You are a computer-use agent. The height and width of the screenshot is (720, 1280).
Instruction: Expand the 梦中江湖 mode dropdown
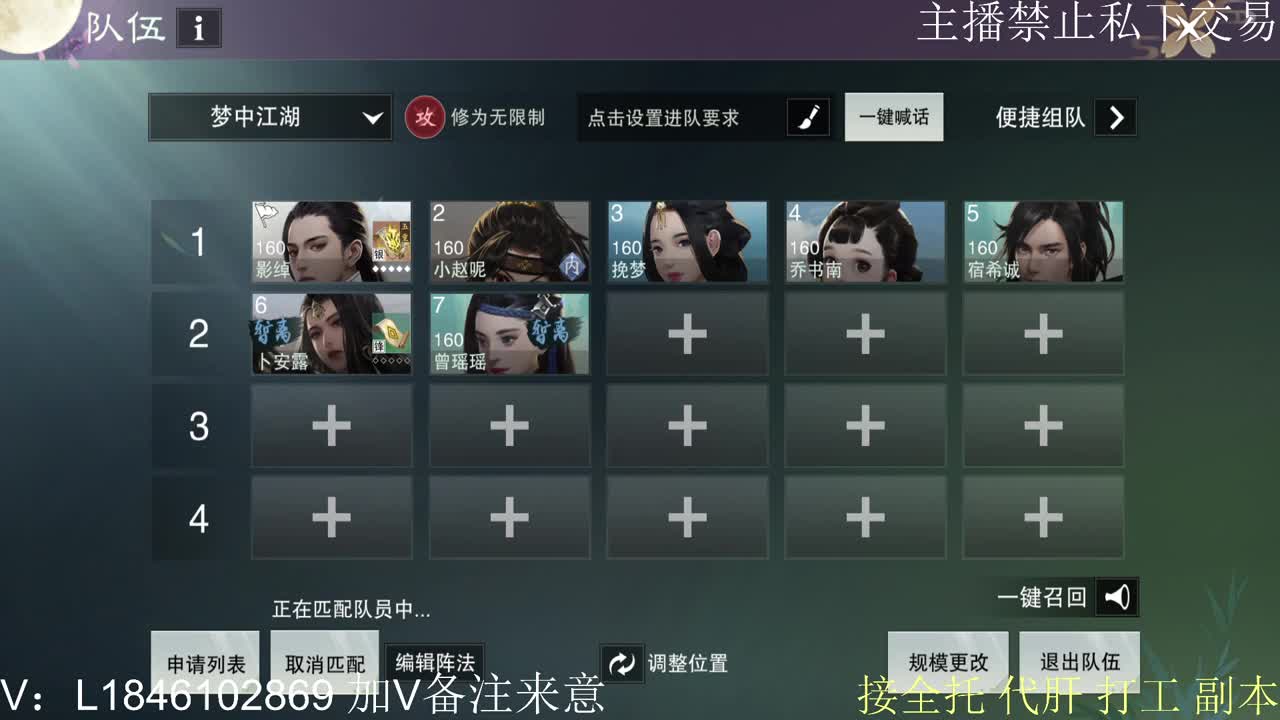268,117
